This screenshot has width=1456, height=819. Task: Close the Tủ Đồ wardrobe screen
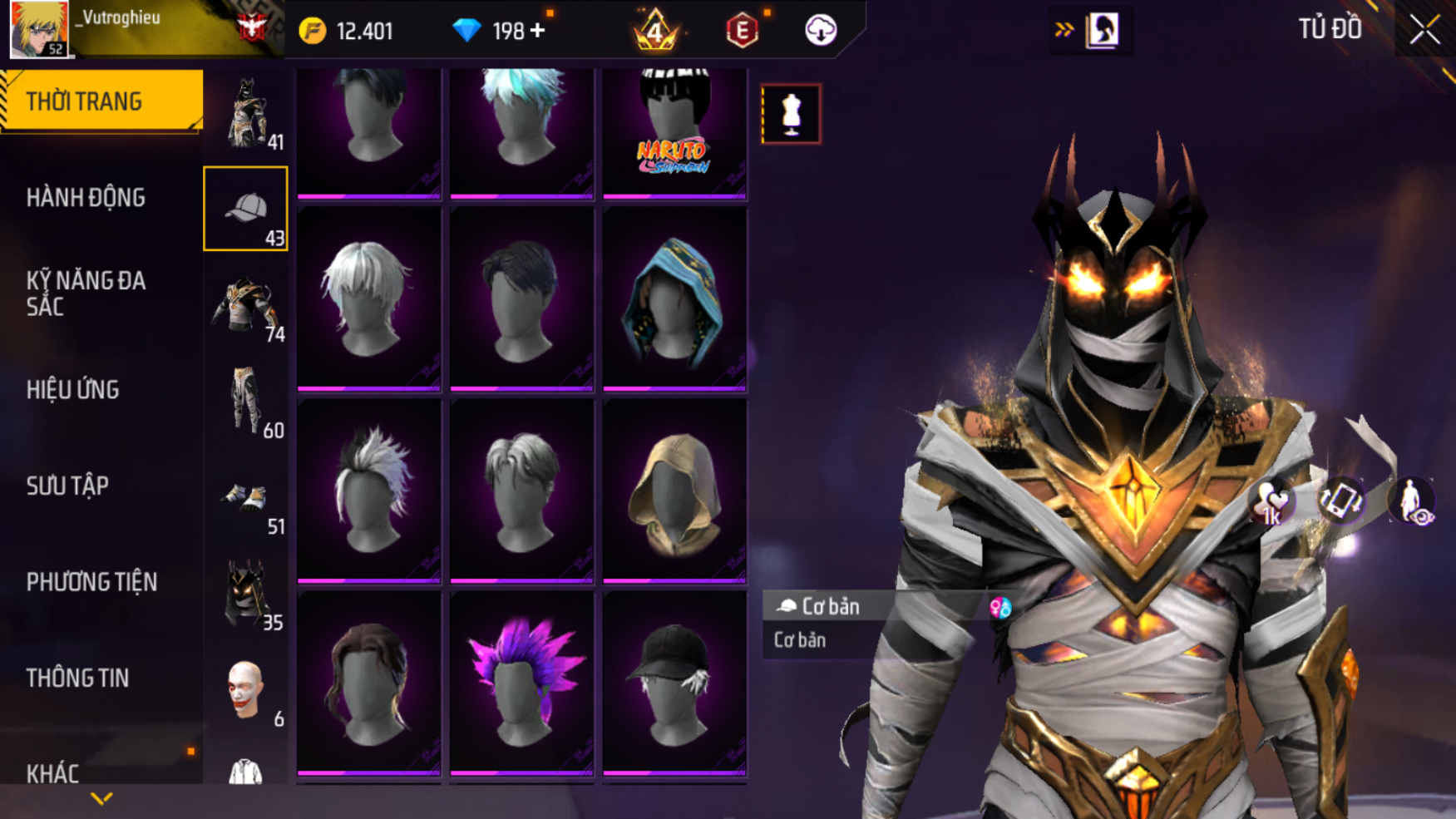1424,30
